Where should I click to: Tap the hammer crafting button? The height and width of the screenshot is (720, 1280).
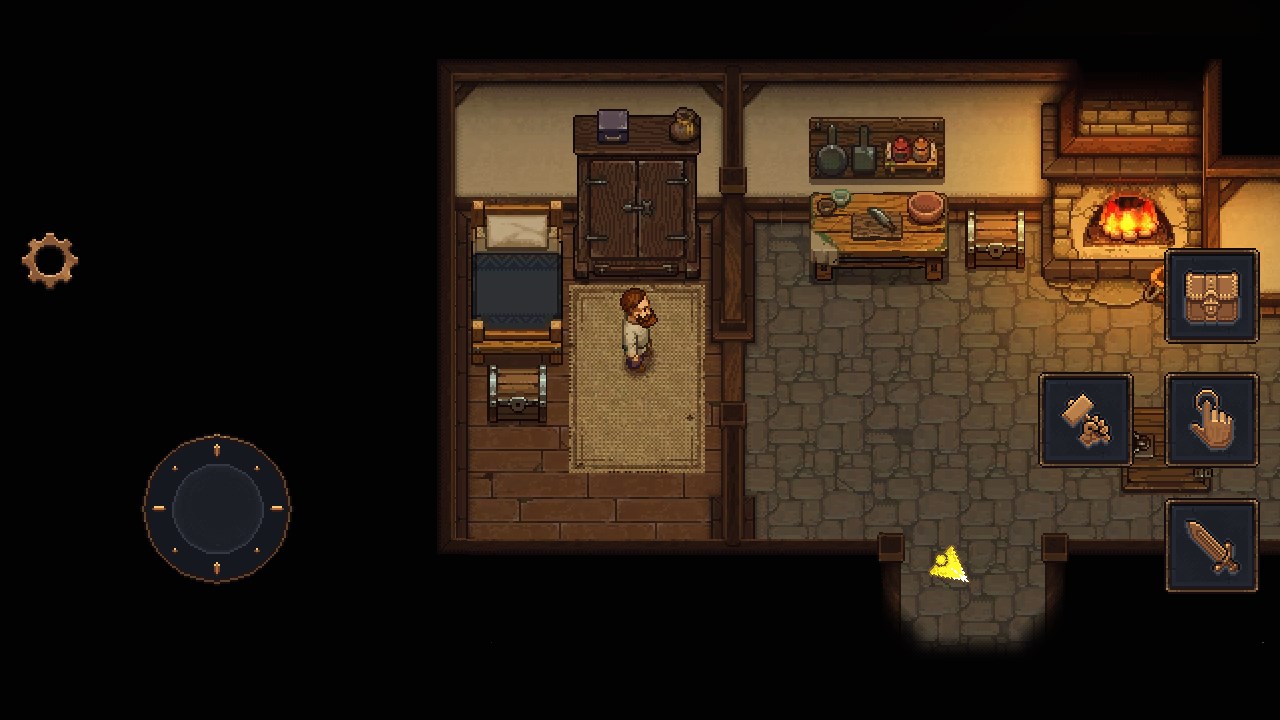coord(1086,421)
